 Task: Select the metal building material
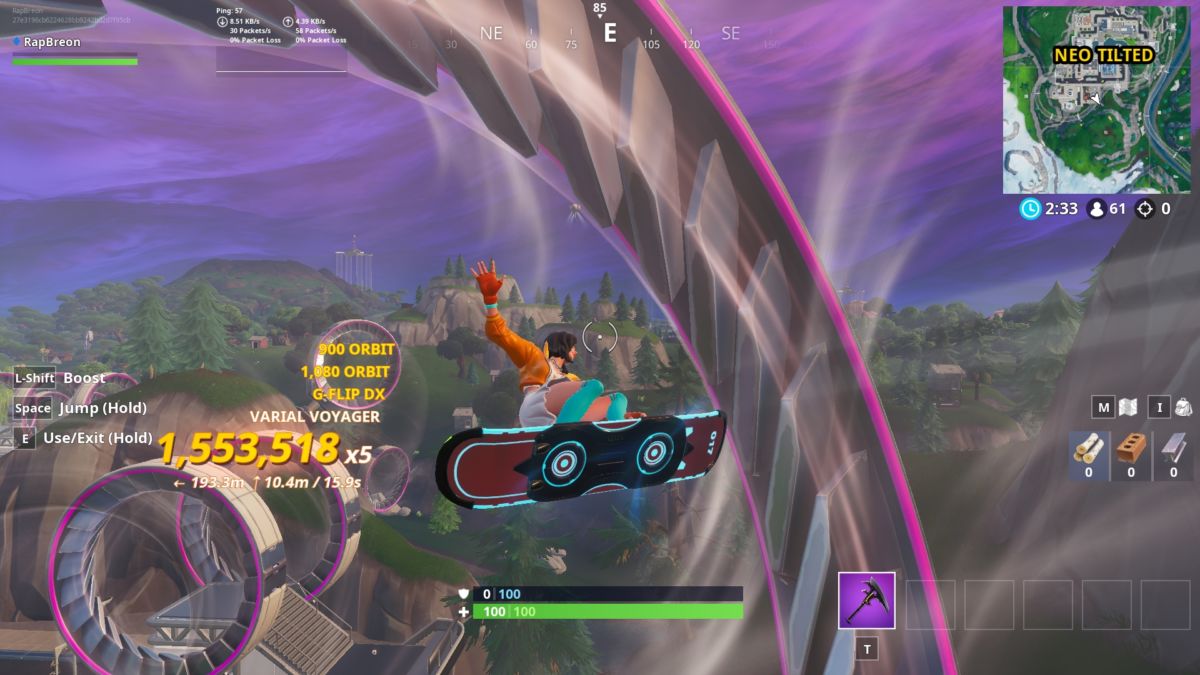tap(1173, 449)
